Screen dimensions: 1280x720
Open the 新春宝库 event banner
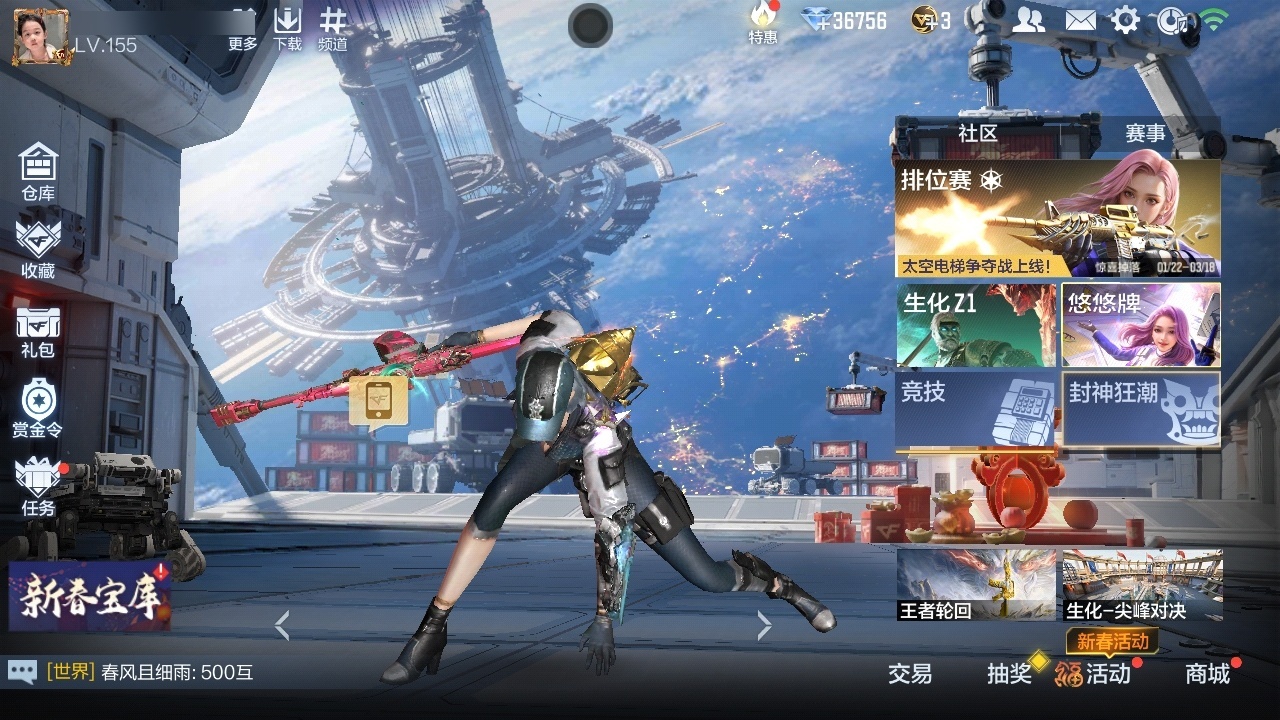click(x=90, y=595)
